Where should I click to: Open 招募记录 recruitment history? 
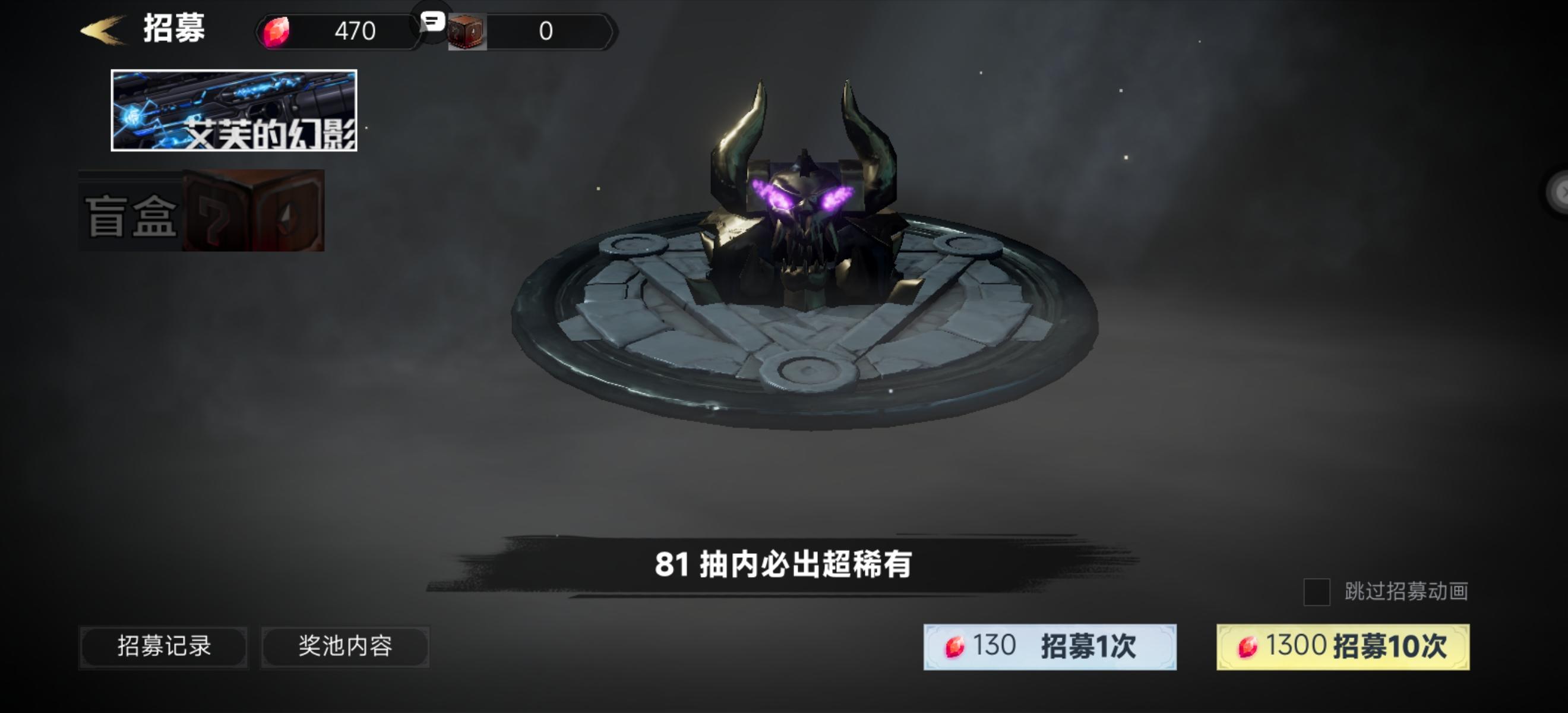tap(163, 647)
